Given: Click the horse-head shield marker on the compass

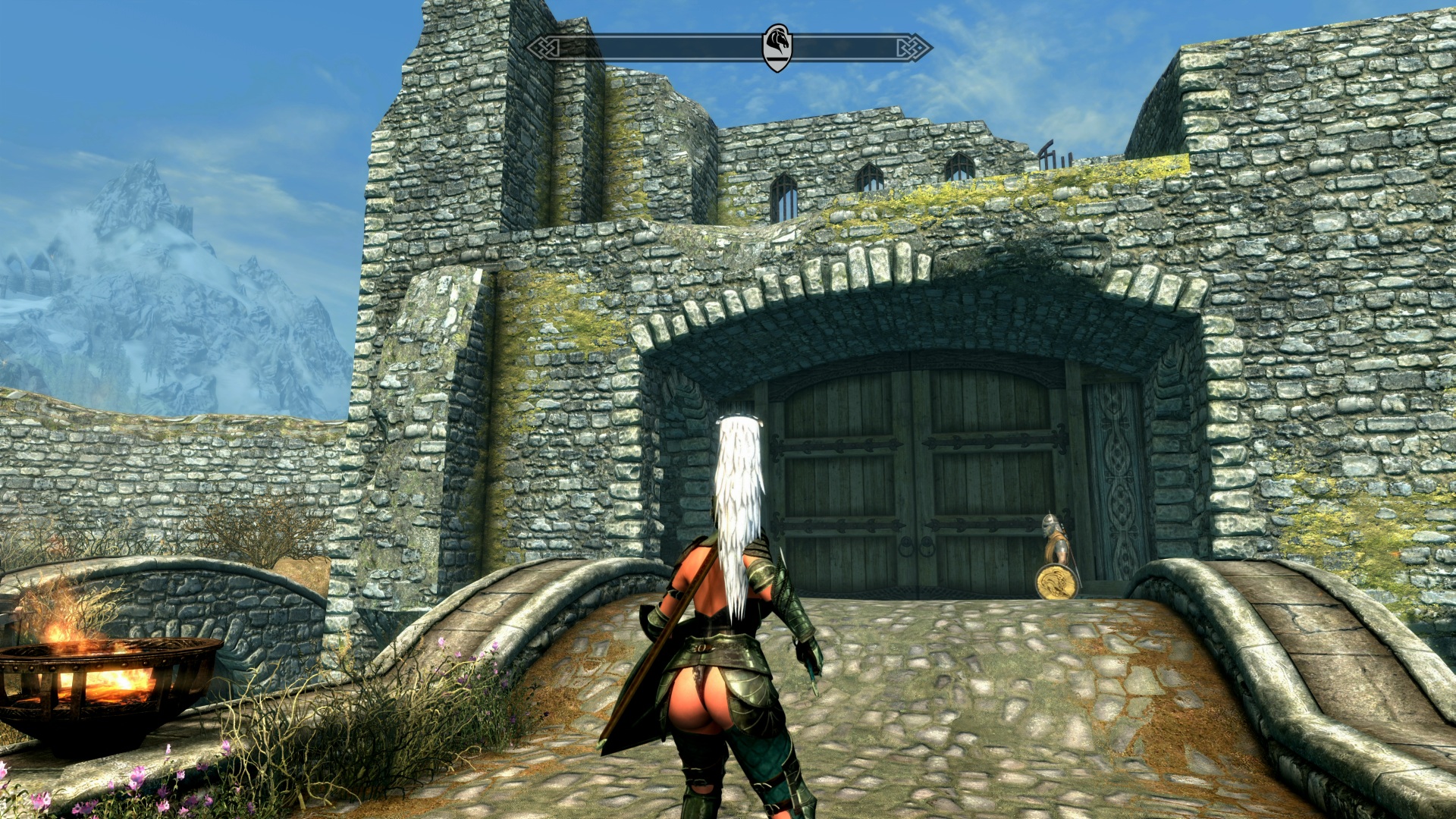Looking at the screenshot, I should pyautogui.click(x=777, y=47).
